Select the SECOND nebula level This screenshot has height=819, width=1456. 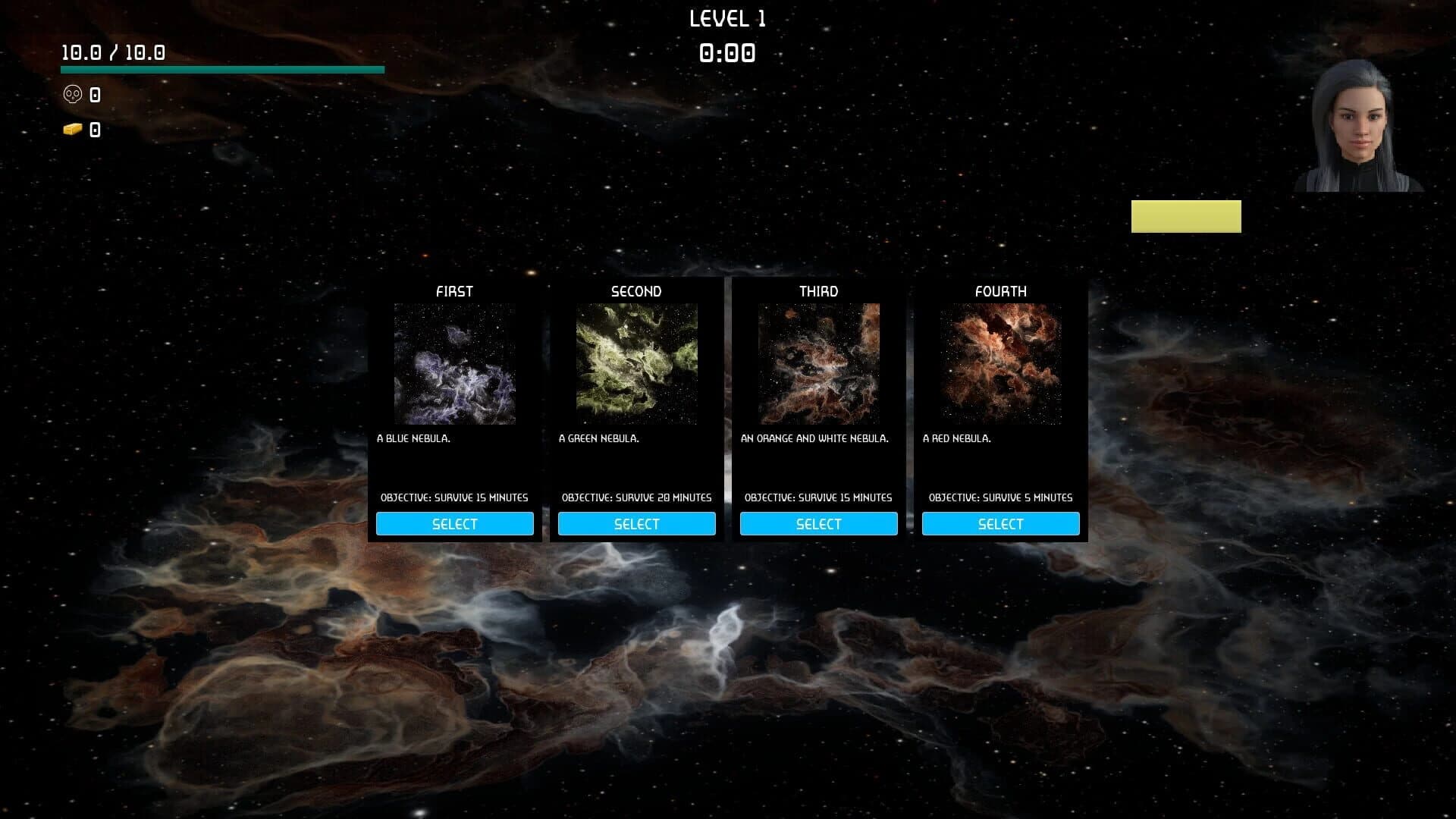coord(637,523)
